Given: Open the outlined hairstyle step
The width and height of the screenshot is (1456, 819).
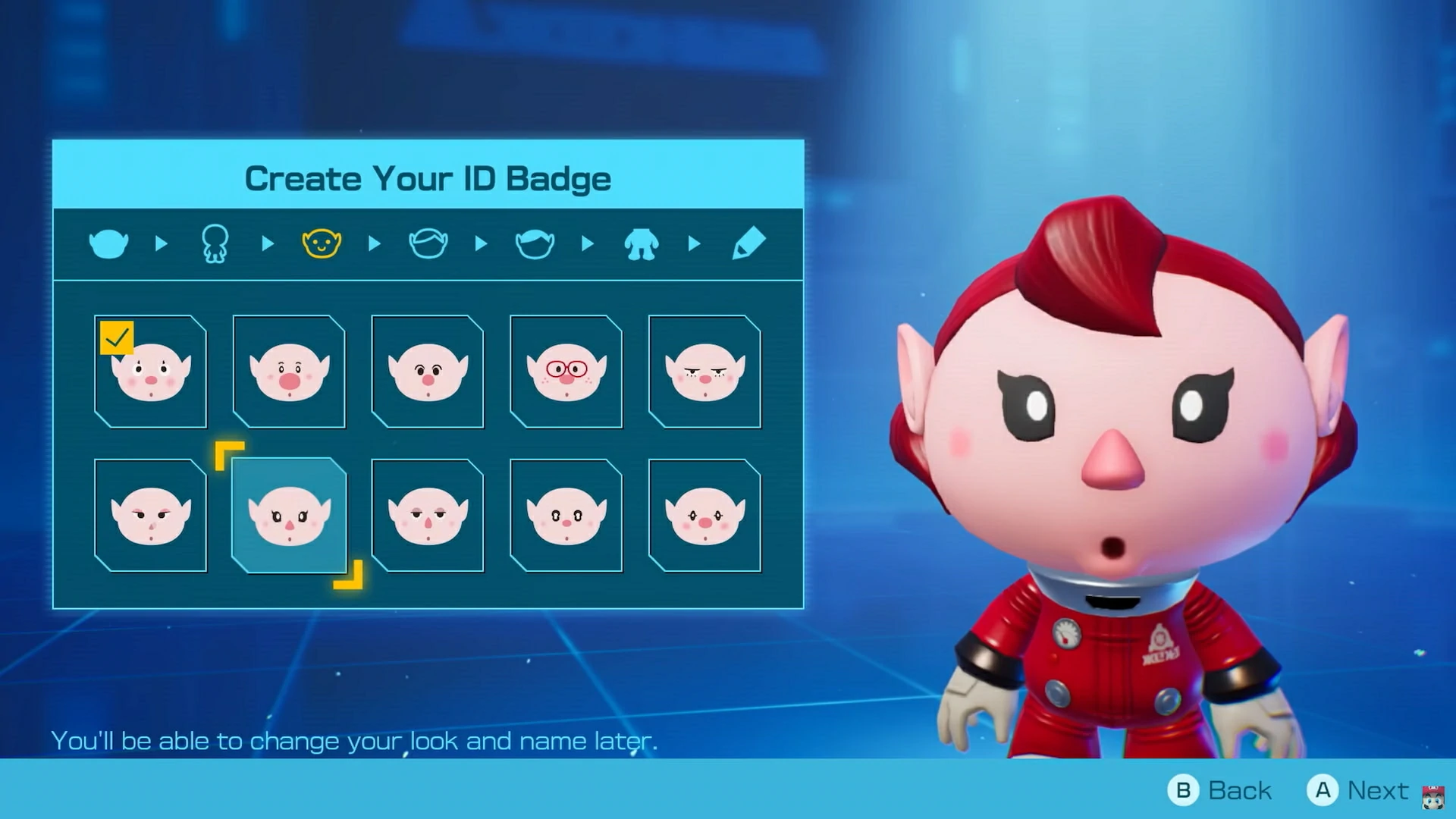Looking at the screenshot, I should click(428, 244).
